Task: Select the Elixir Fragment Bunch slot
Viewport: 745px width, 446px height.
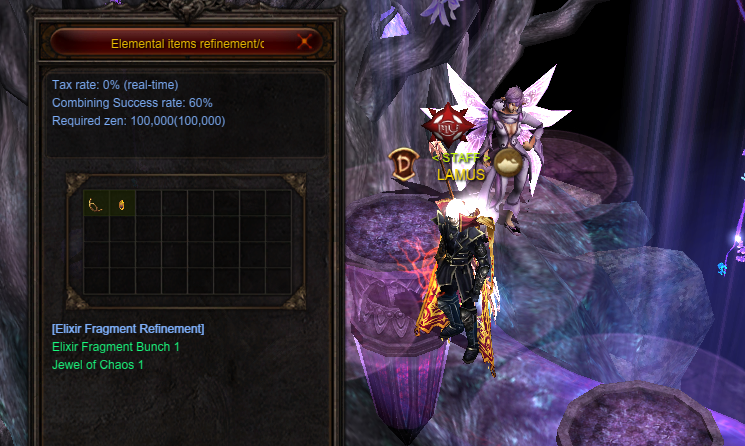Action: pyautogui.click(x=97, y=204)
